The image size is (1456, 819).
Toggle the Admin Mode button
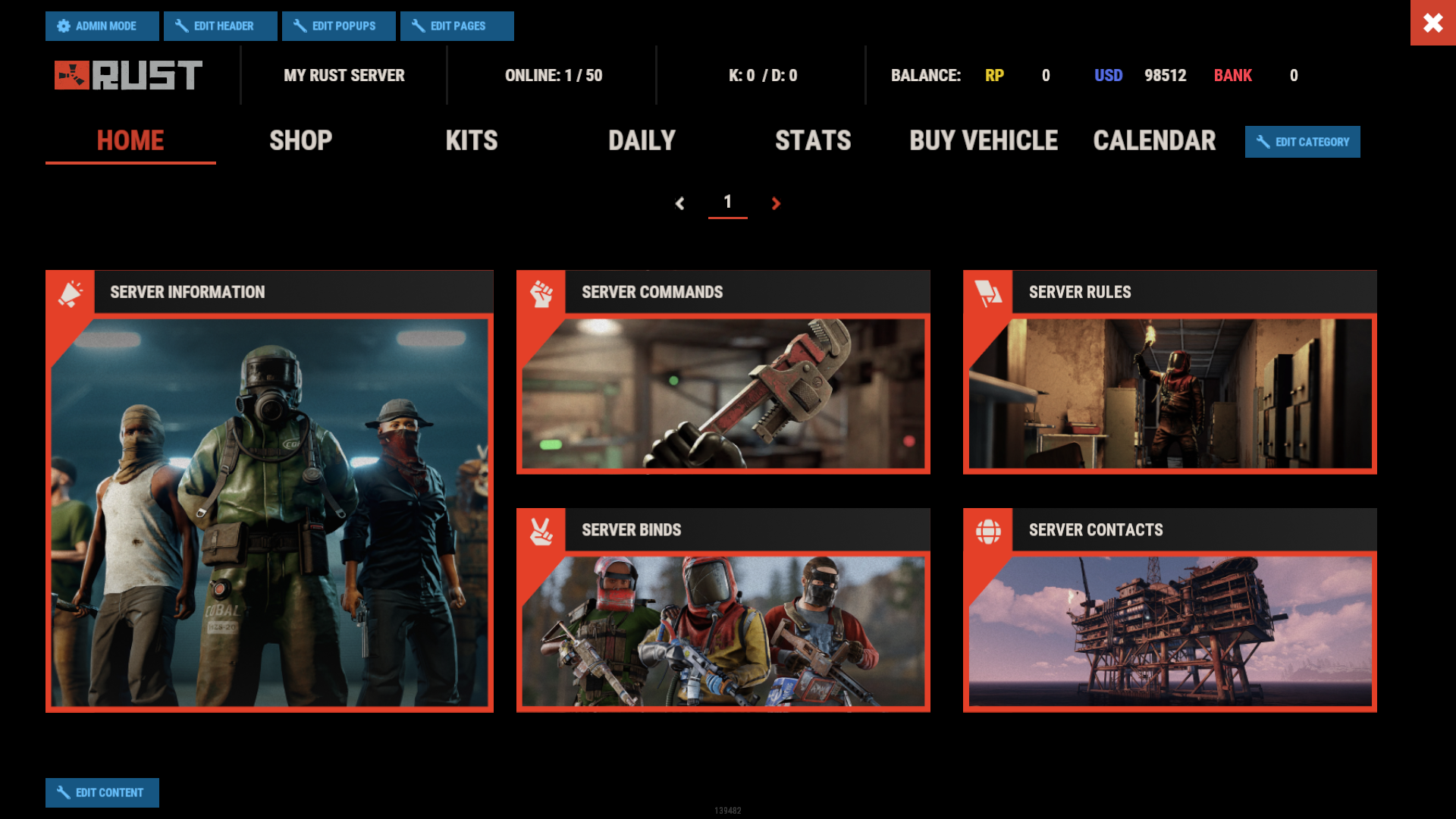[x=102, y=26]
